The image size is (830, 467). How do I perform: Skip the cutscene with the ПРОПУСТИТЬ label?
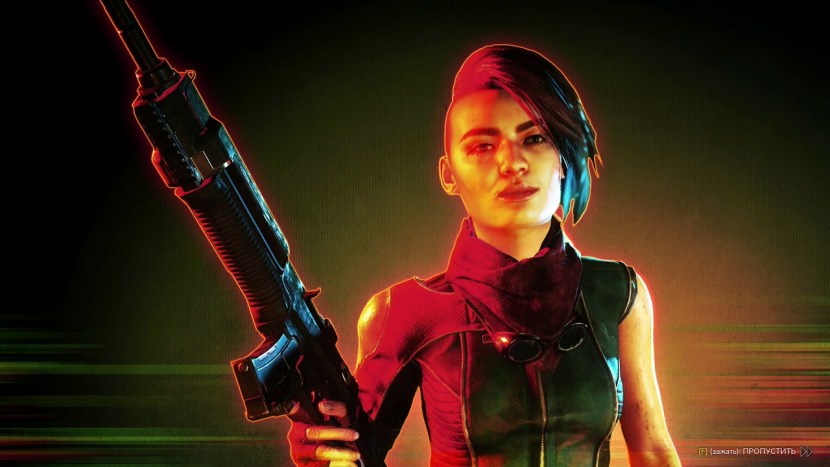(x=769, y=452)
